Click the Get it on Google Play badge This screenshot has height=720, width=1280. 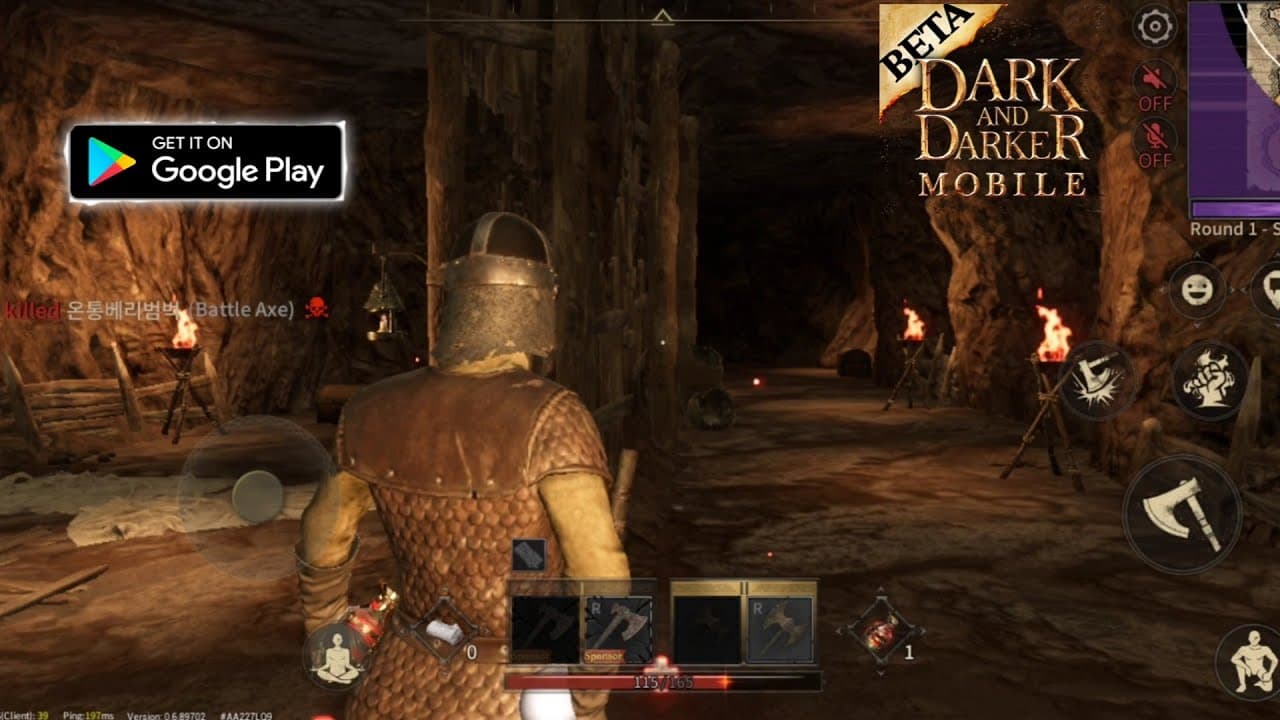[206, 162]
